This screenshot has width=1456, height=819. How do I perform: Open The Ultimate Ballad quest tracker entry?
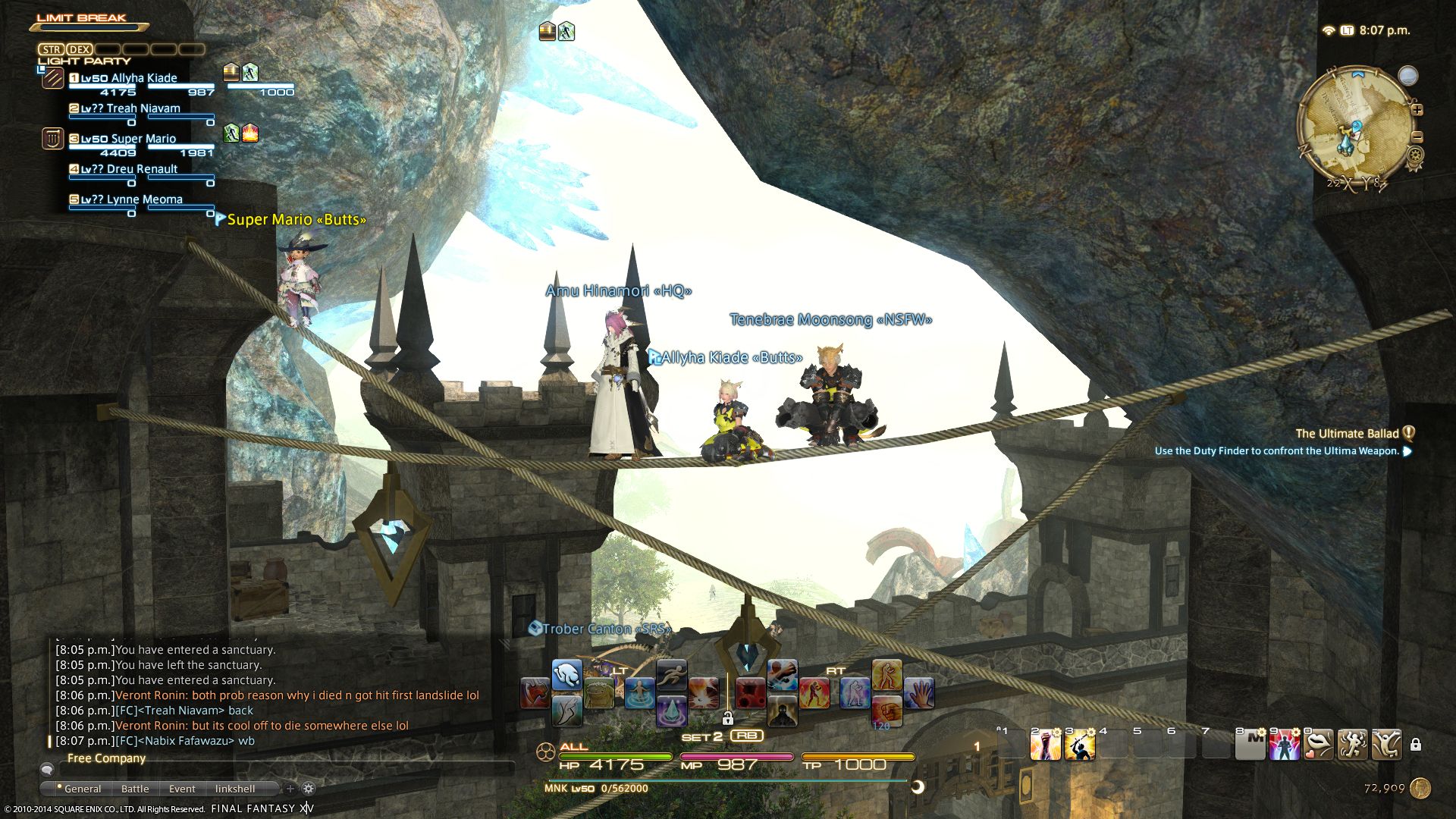click(x=1346, y=434)
